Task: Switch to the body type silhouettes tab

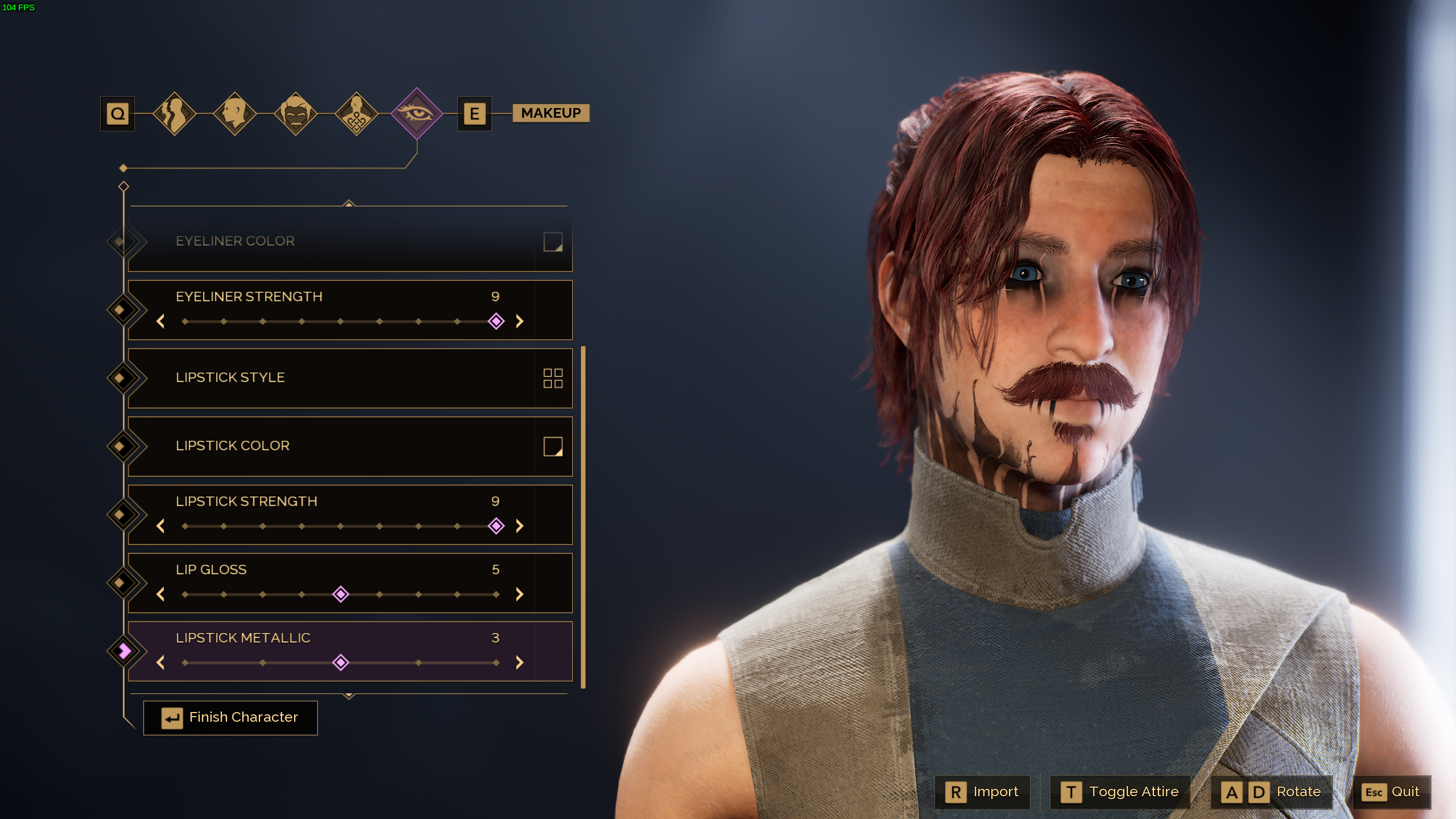Action: click(x=175, y=114)
